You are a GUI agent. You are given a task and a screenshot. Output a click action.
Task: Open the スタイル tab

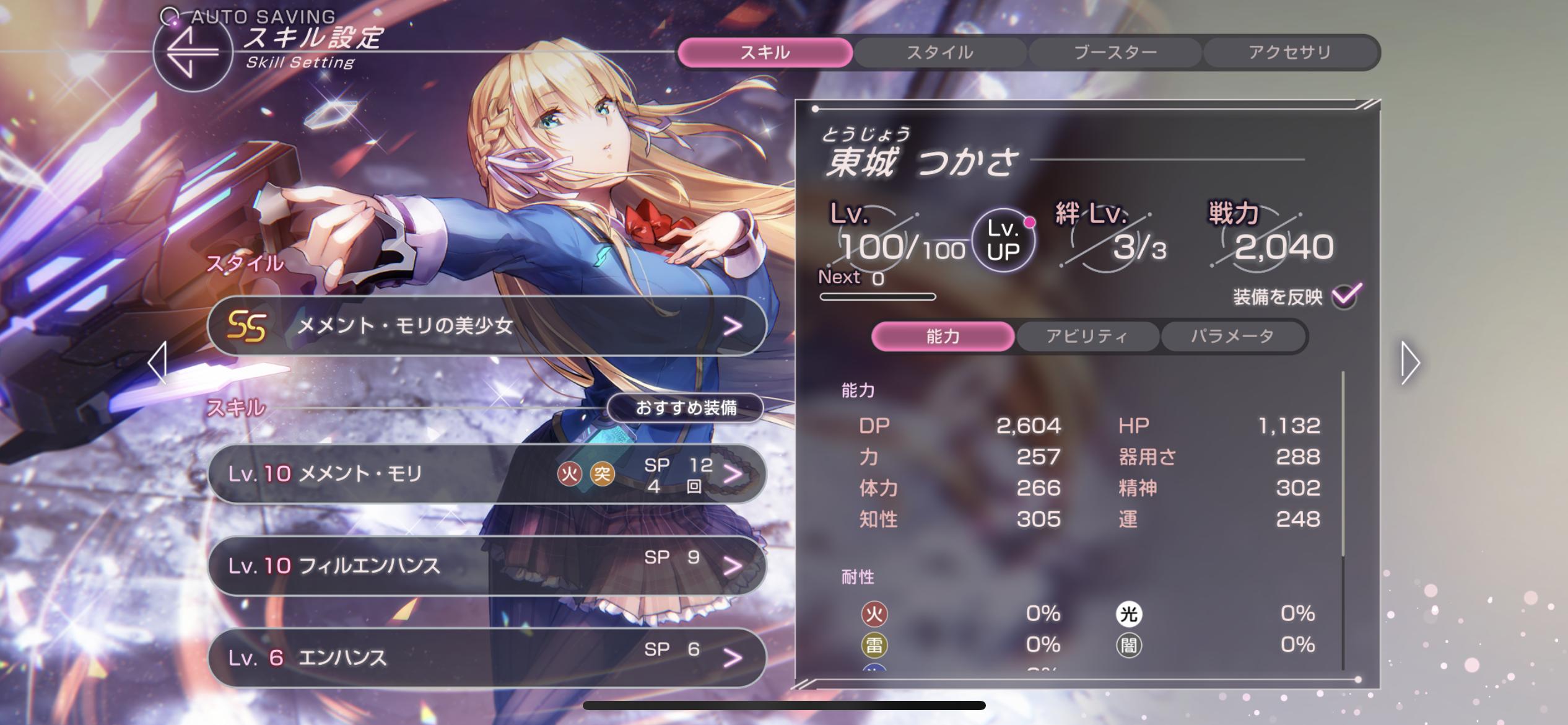pyautogui.click(x=939, y=53)
